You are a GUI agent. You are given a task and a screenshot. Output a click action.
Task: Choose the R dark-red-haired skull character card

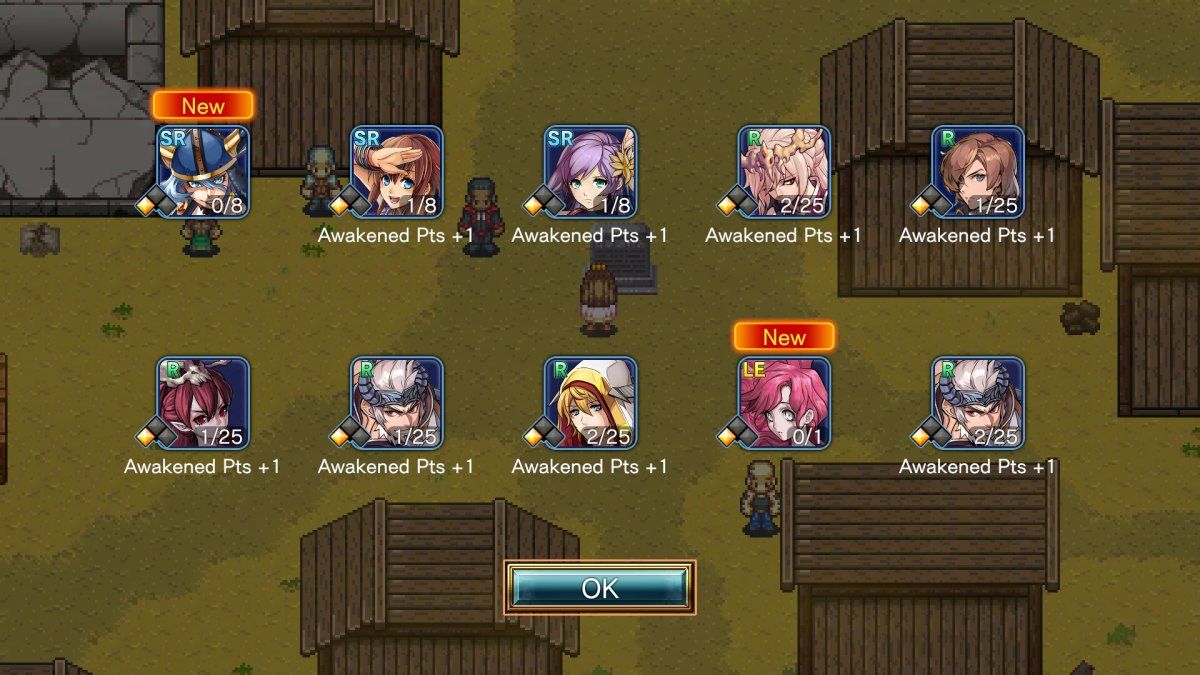click(x=202, y=402)
